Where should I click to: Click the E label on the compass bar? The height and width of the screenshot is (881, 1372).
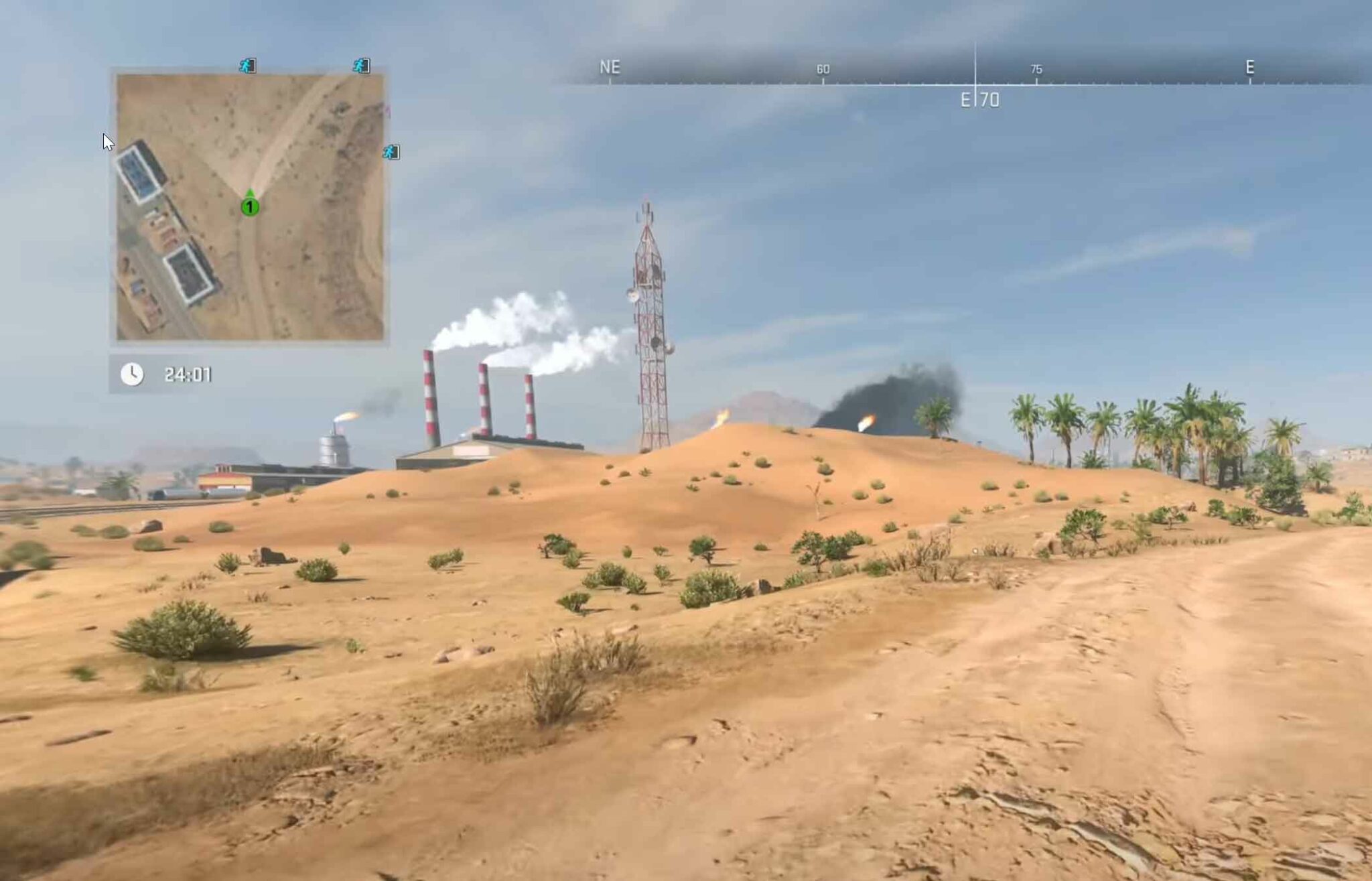(x=1249, y=67)
